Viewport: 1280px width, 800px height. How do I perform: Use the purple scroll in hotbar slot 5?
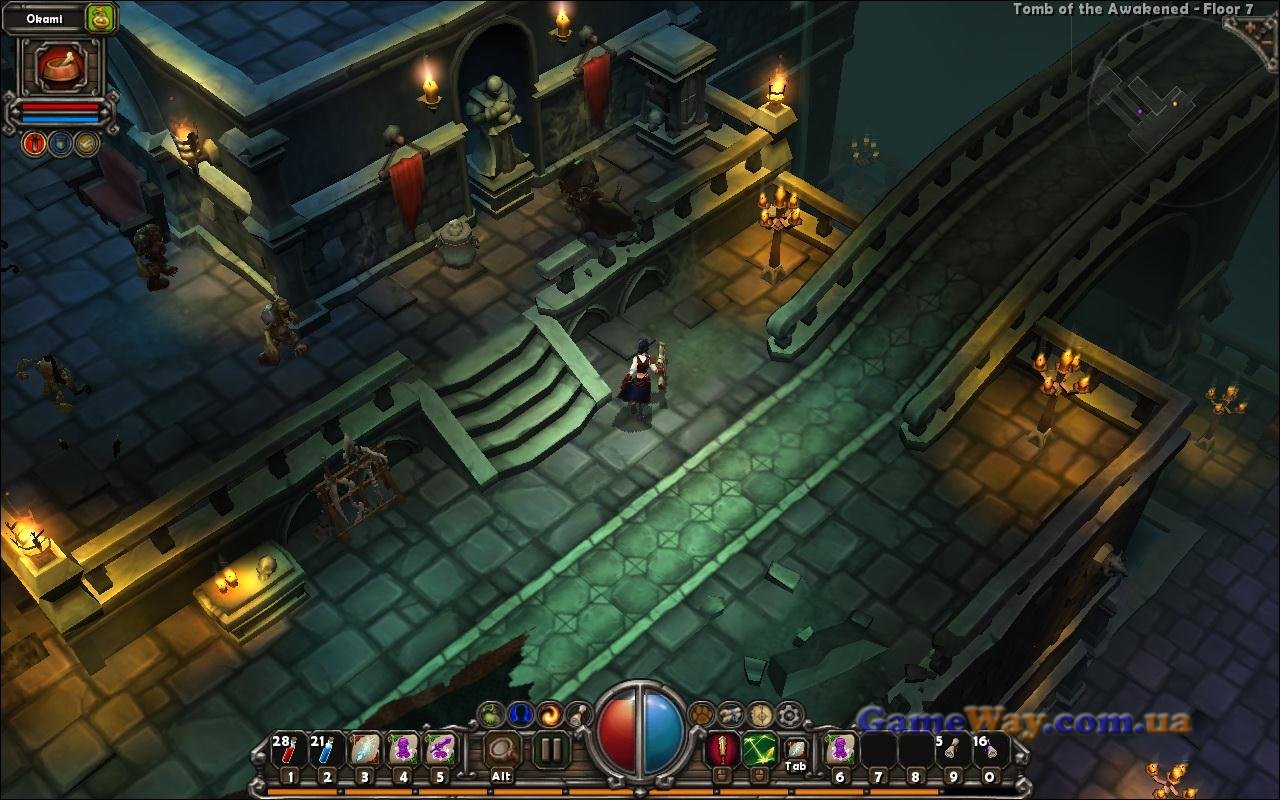click(x=440, y=749)
